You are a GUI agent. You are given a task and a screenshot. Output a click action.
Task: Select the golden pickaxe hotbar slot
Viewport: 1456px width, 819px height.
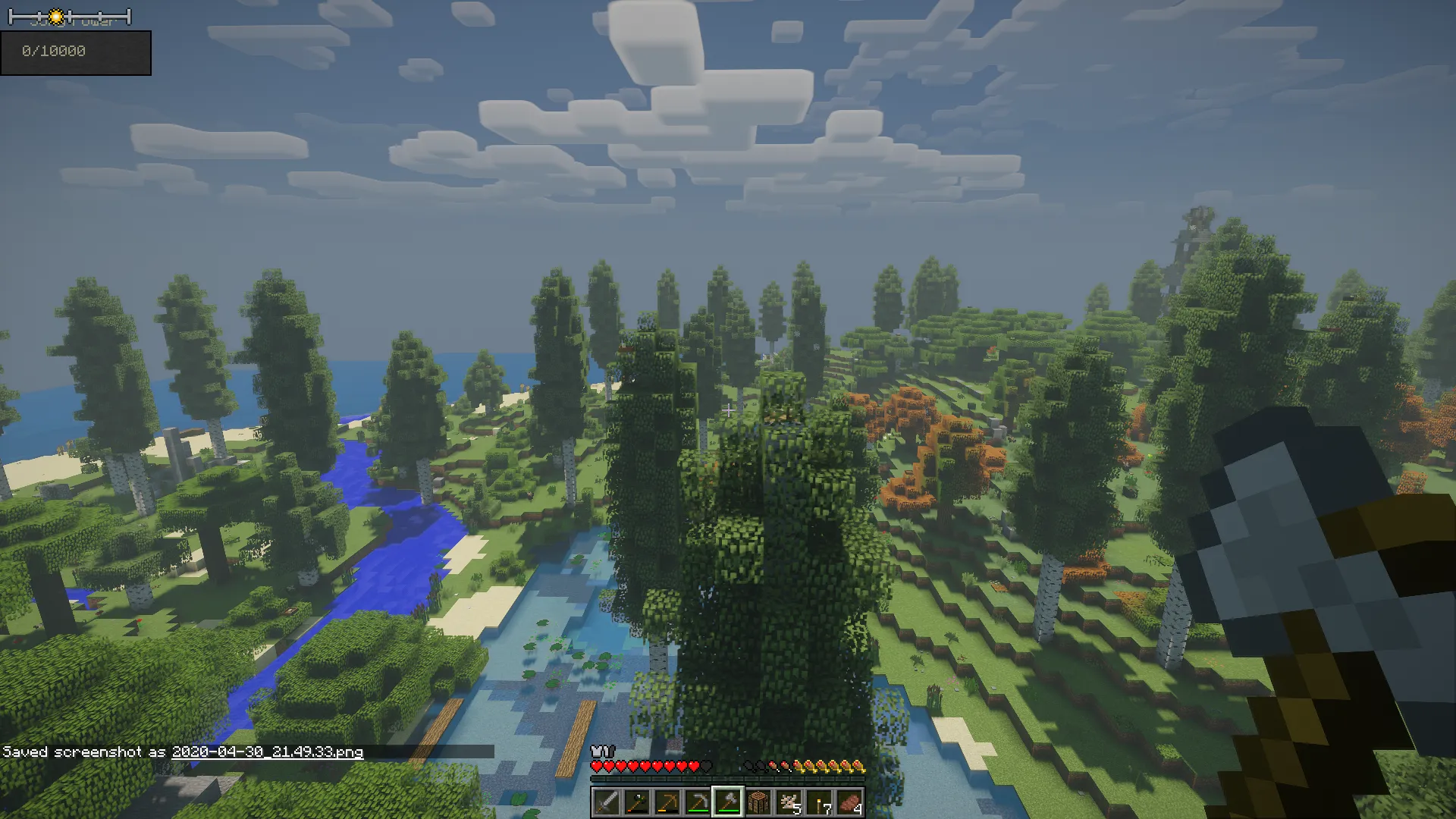670,802
